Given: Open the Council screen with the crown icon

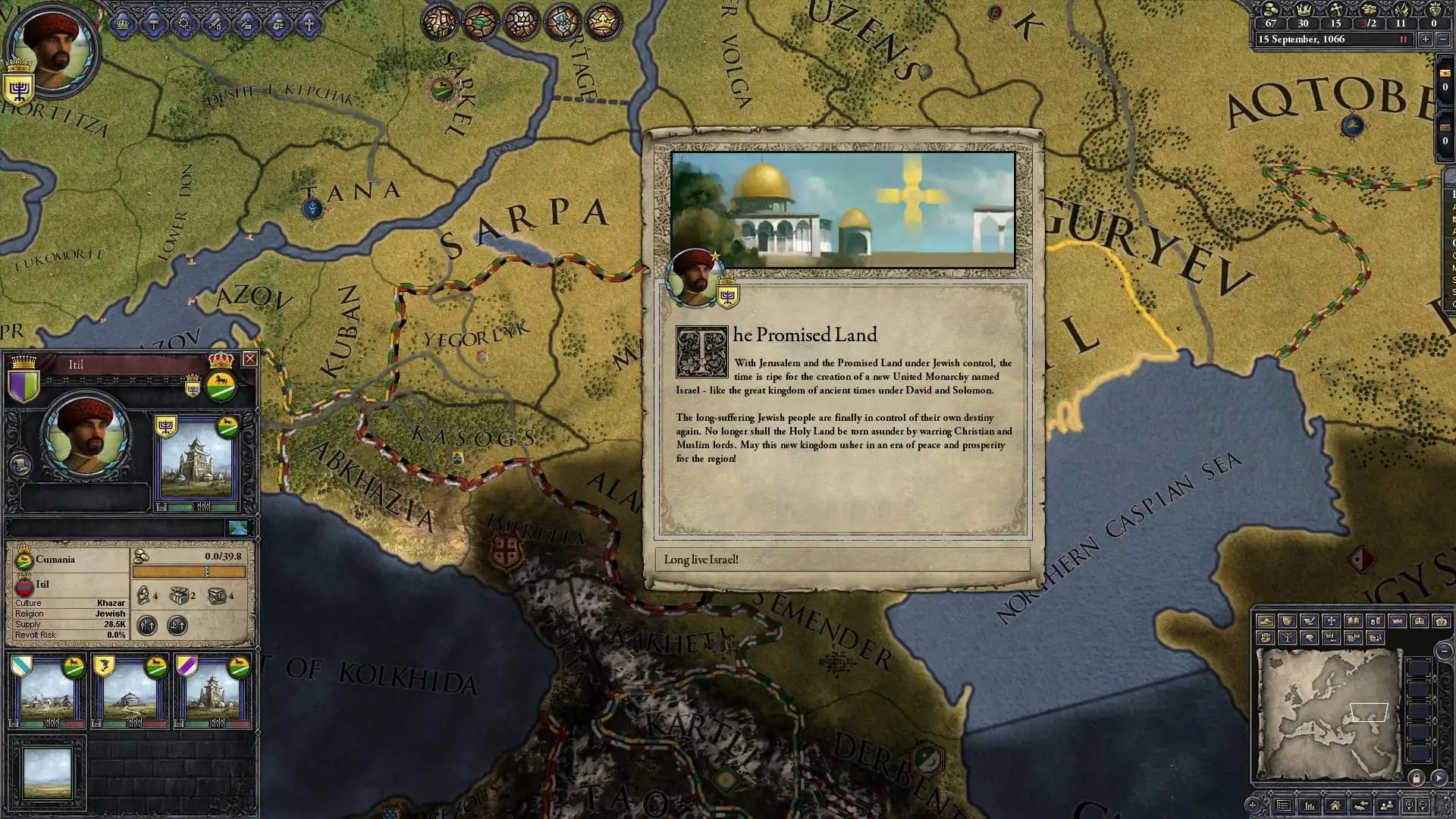Looking at the screenshot, I should (123, 25).
